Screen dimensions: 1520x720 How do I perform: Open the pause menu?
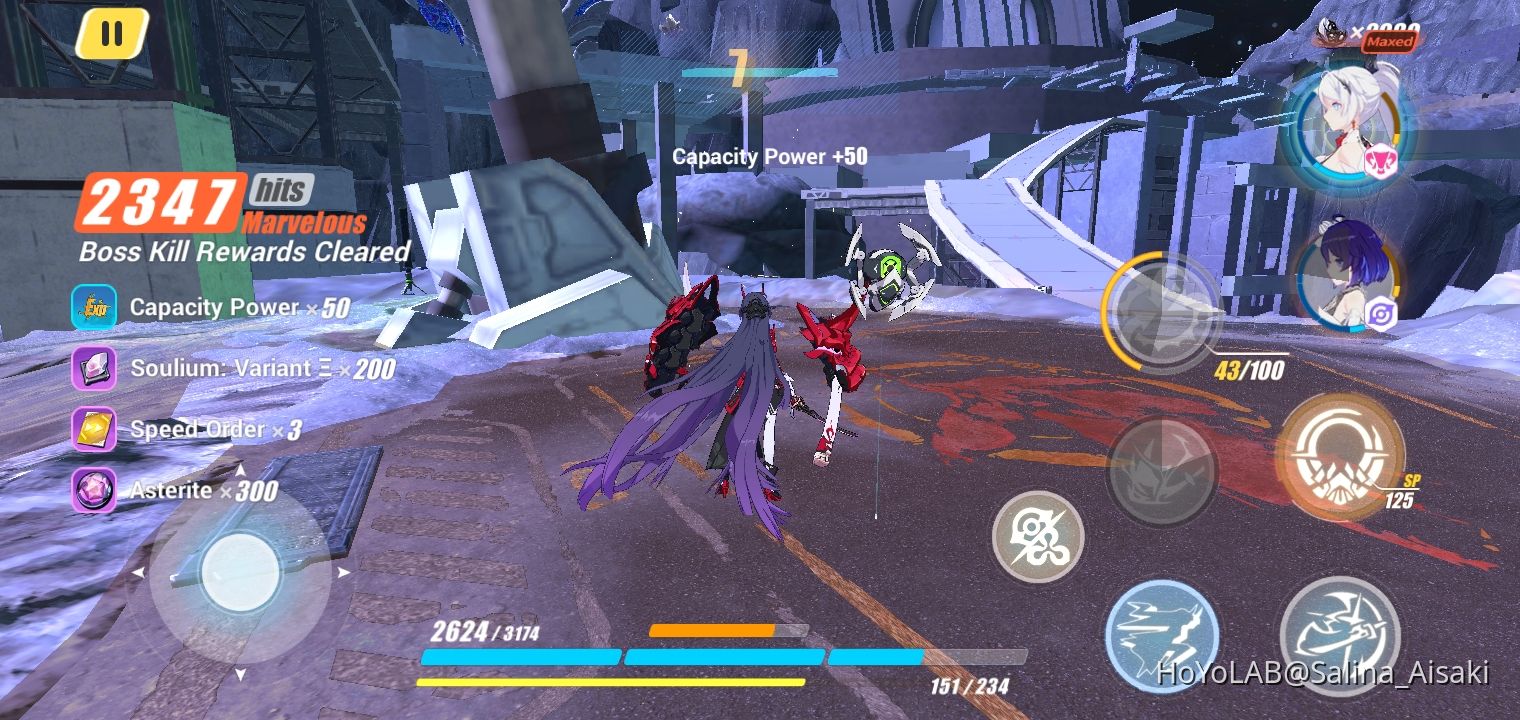click(113, 32)
